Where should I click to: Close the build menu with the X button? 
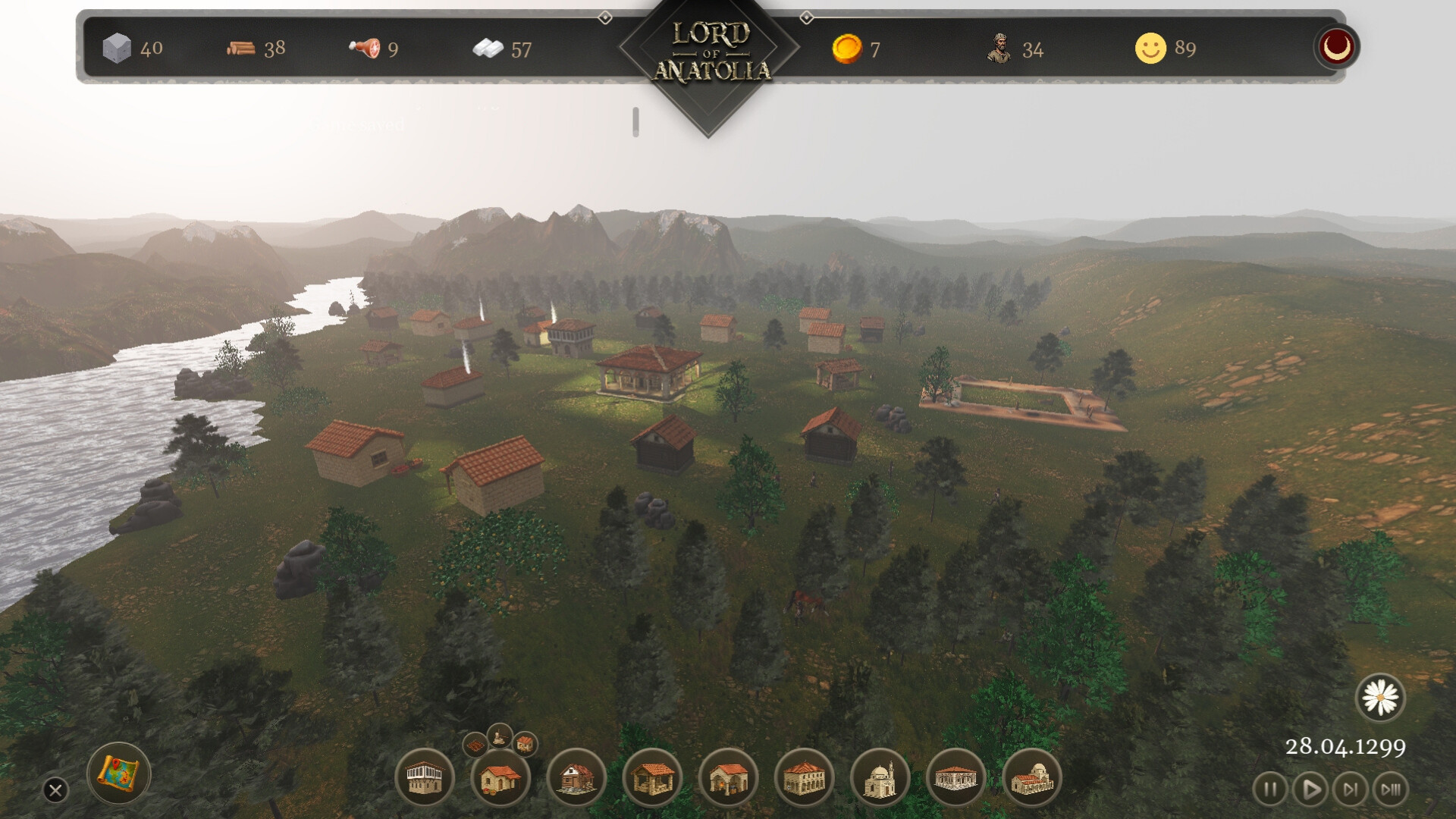[x=55, y=790]
